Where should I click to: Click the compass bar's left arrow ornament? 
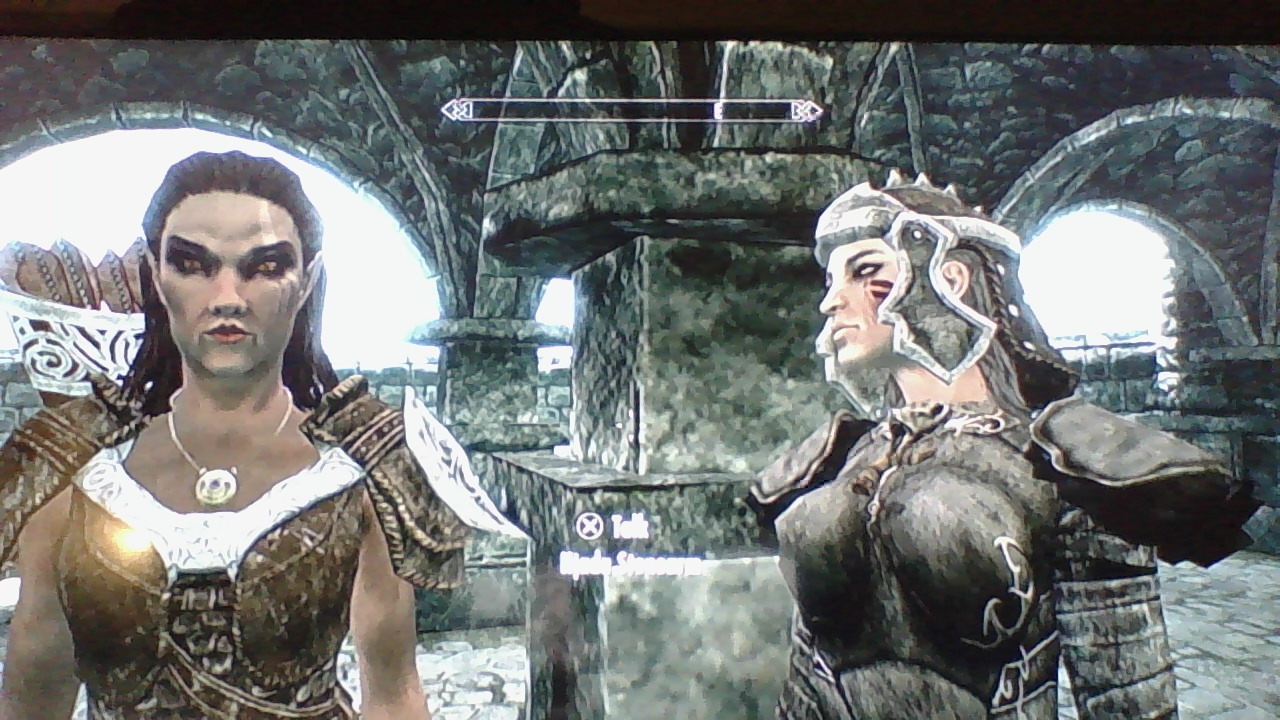coord(455,110)
